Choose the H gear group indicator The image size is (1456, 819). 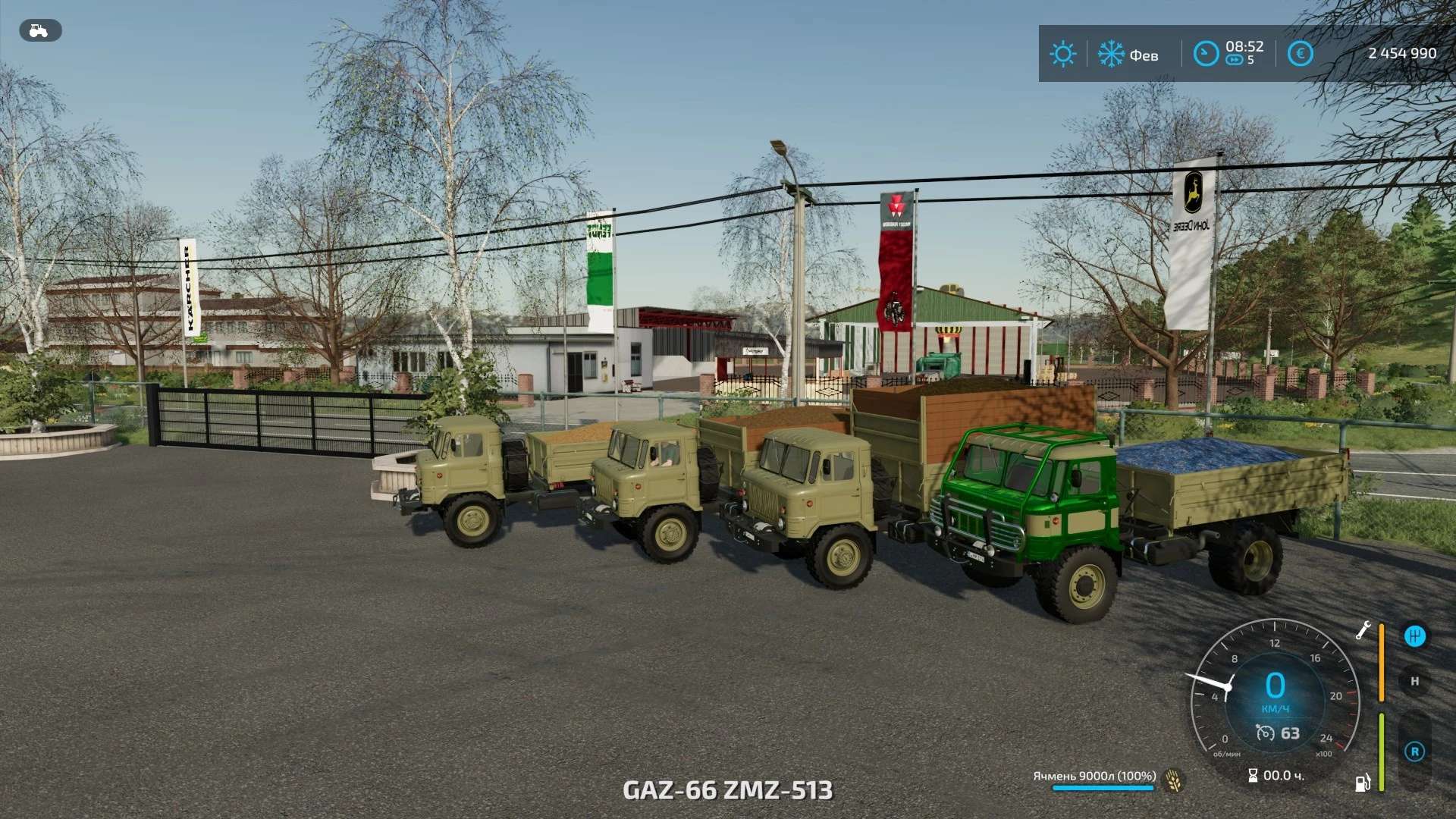click(1414, 681)
